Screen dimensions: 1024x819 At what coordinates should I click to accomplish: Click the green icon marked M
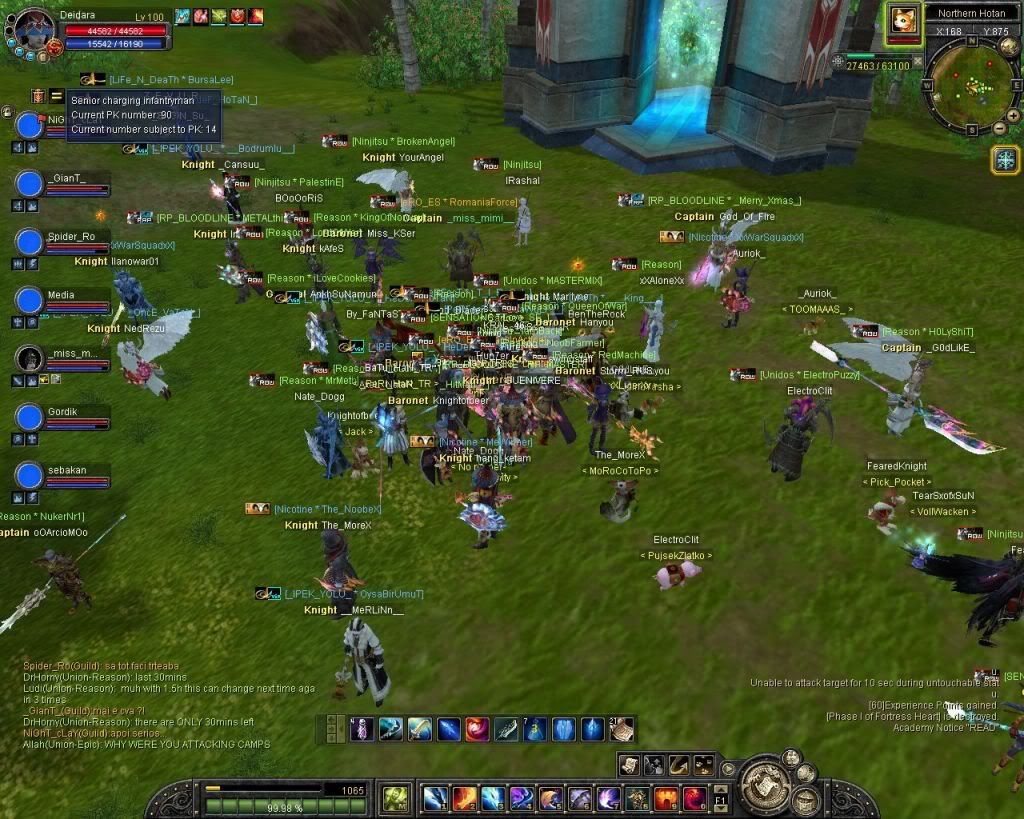tap(396, 798)
